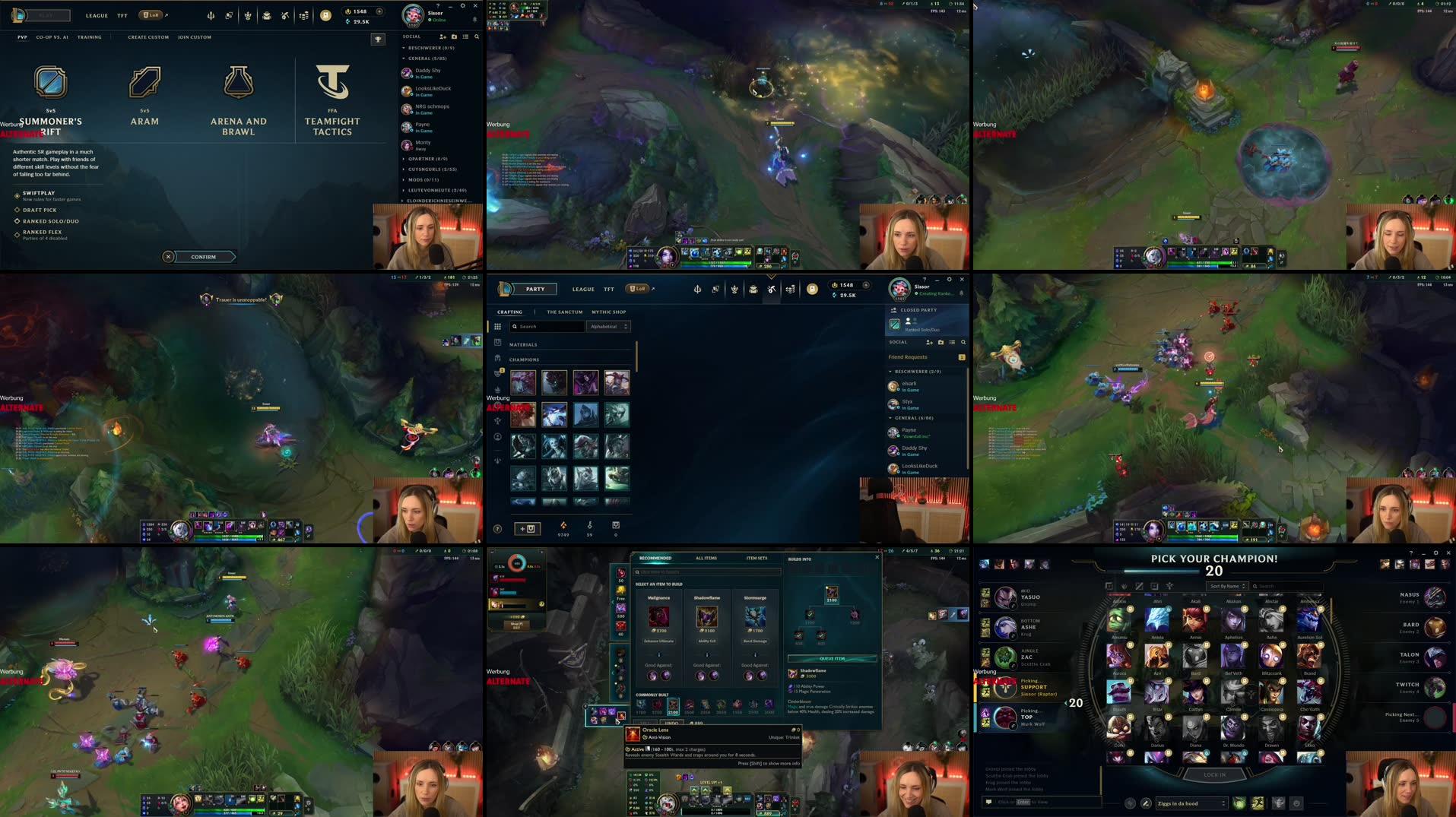Mute the microphone icon next to Sissor's profile
1456x817 pixels.
[x=474, y=20]
